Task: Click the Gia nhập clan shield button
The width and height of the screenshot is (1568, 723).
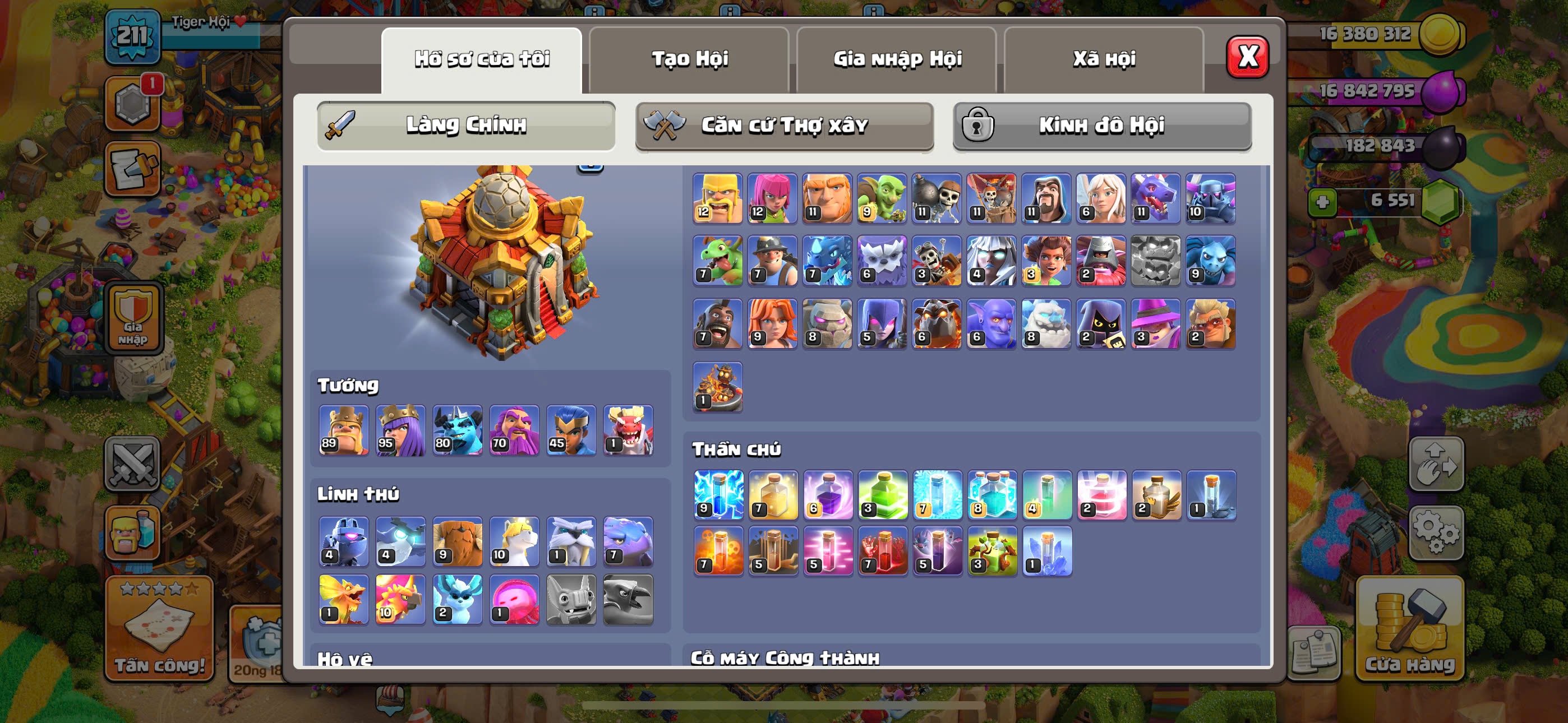Action: pyautogui.click(x=133, y=318)
